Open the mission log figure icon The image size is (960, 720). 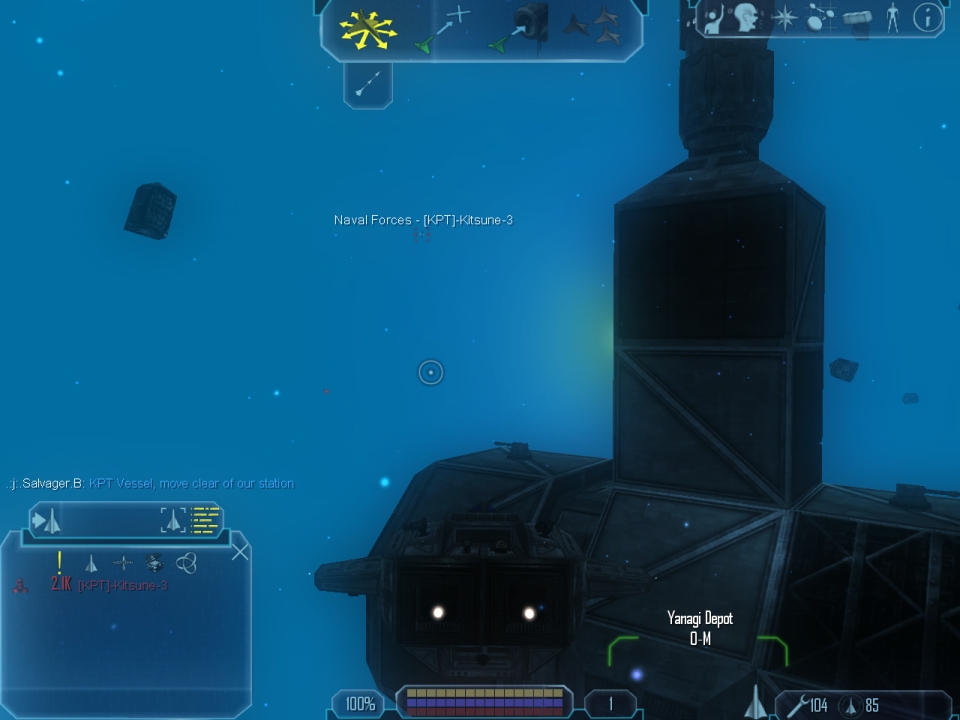713,19
